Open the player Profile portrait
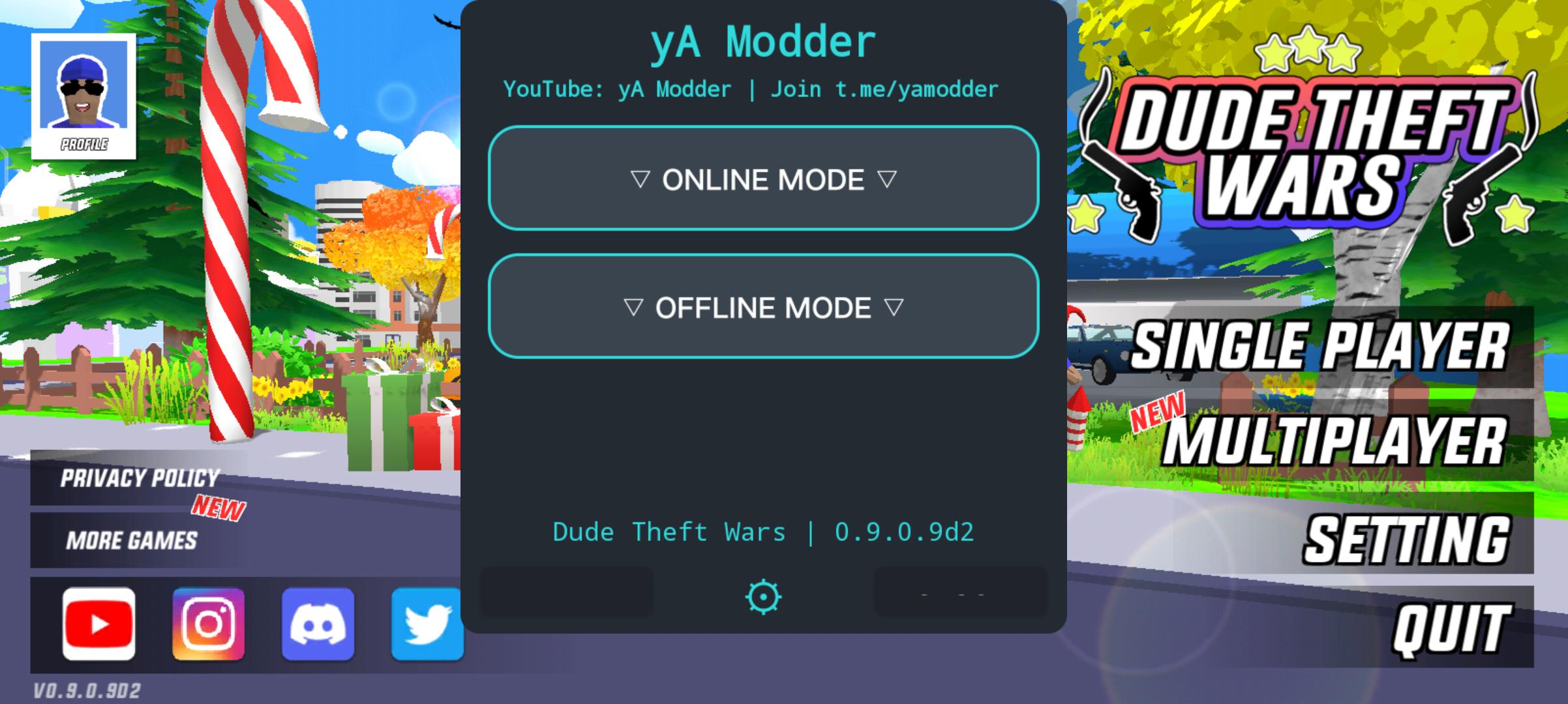This screenshot has height=704, width=1568. tap(83, 96)
